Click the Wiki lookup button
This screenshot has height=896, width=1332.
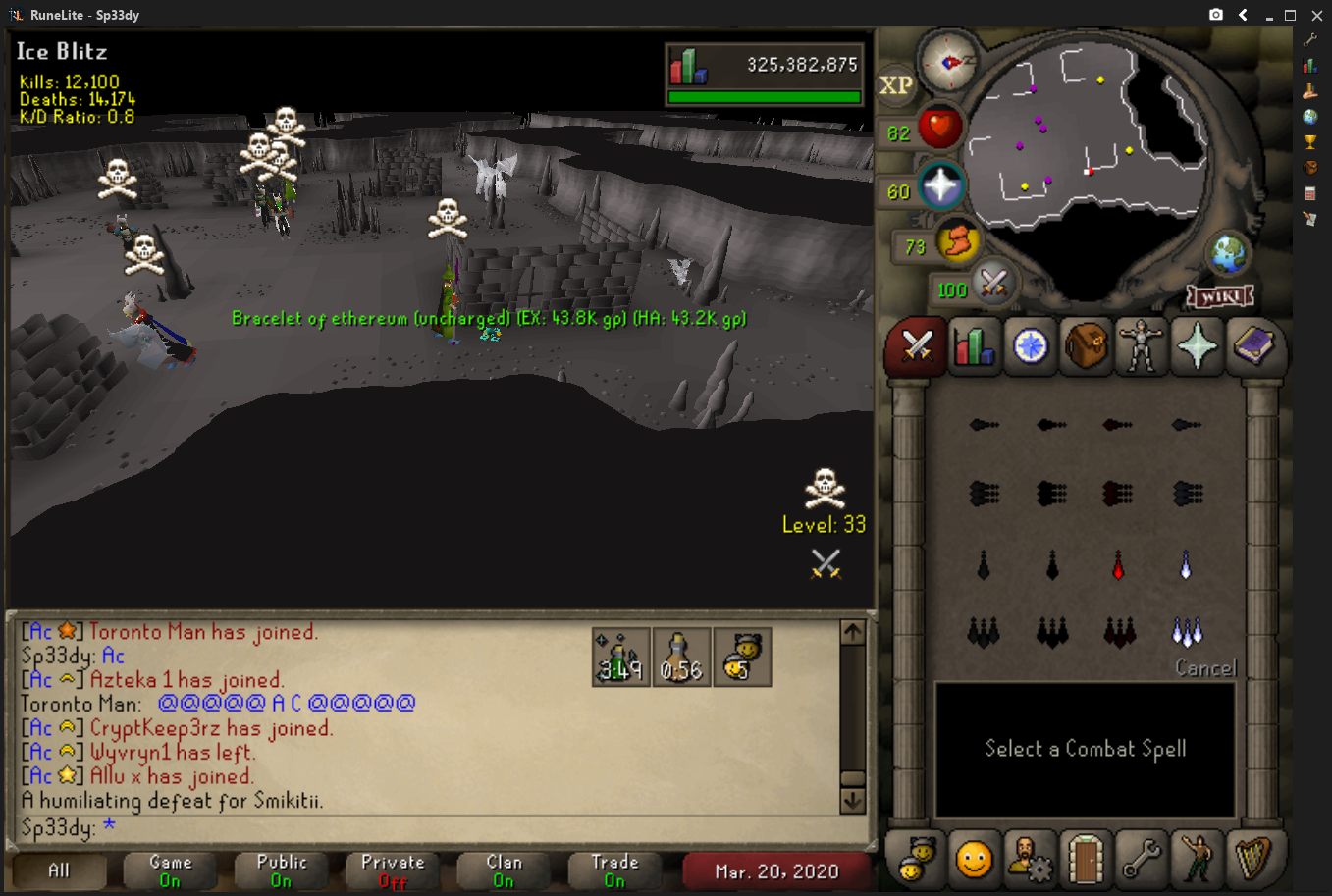click(1220, 295)
